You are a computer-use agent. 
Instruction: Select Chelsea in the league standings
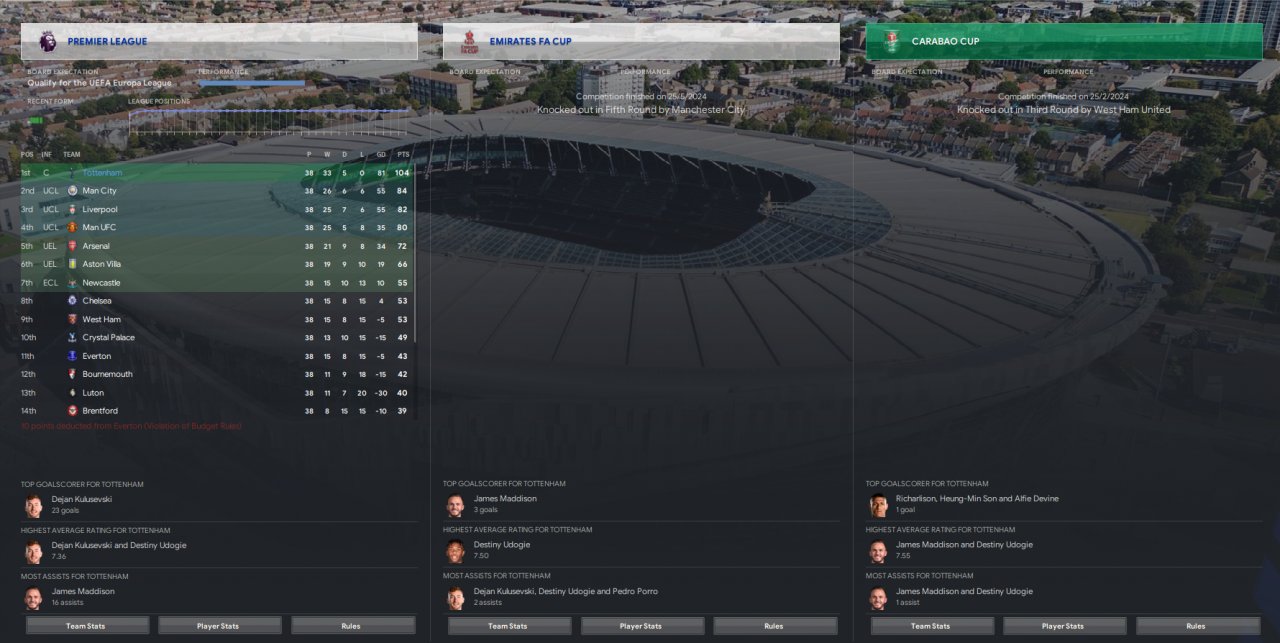[97, 301]
